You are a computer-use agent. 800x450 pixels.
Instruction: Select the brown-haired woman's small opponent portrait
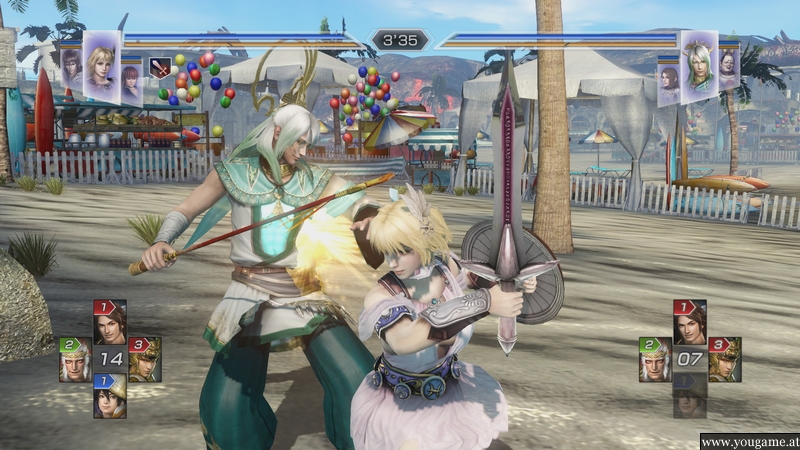(669, 77)
